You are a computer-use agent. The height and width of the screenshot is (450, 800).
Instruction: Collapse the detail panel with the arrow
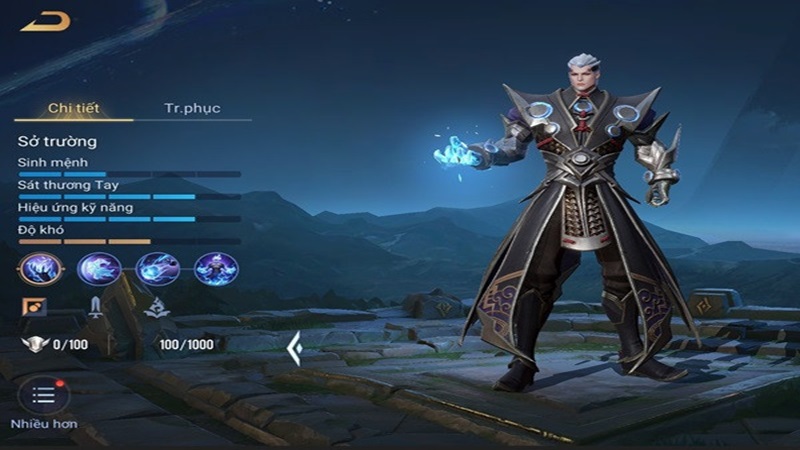[295, 349]
